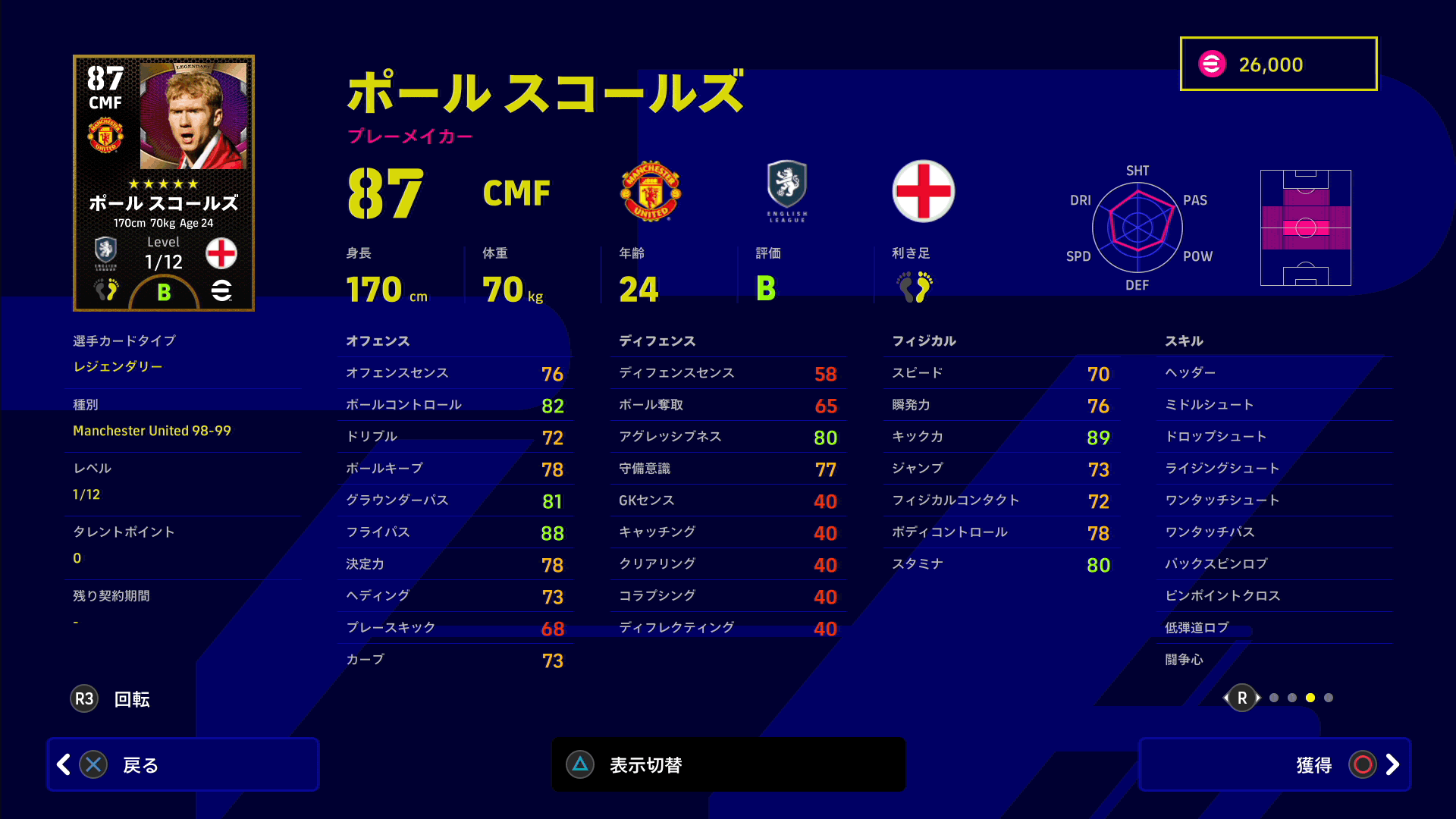
Task: Open the position pitch map diagram
Action: point(1305,227)
